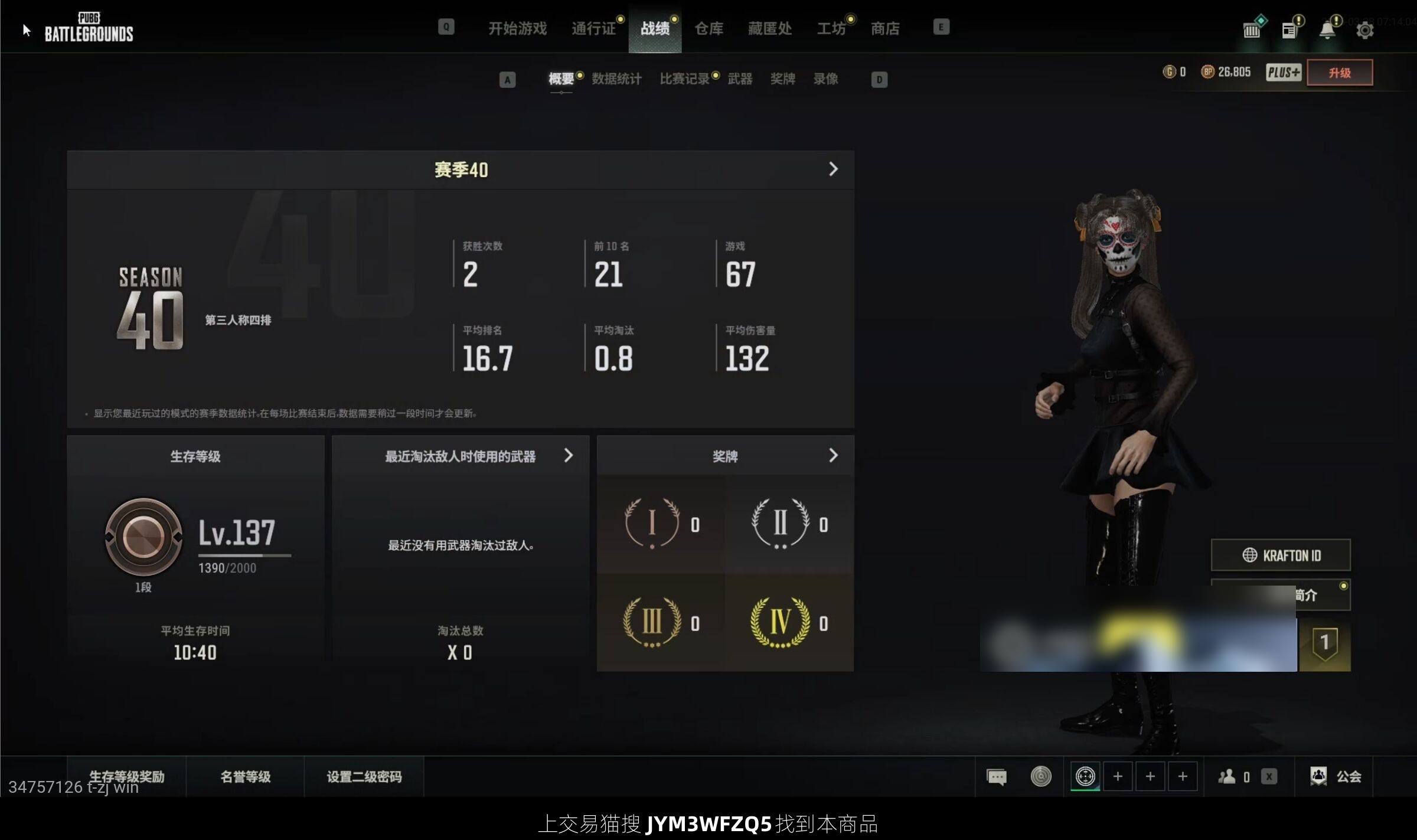Open the 工坊 workshop tab
This screenshot has height=840, width=1417.
831,28
